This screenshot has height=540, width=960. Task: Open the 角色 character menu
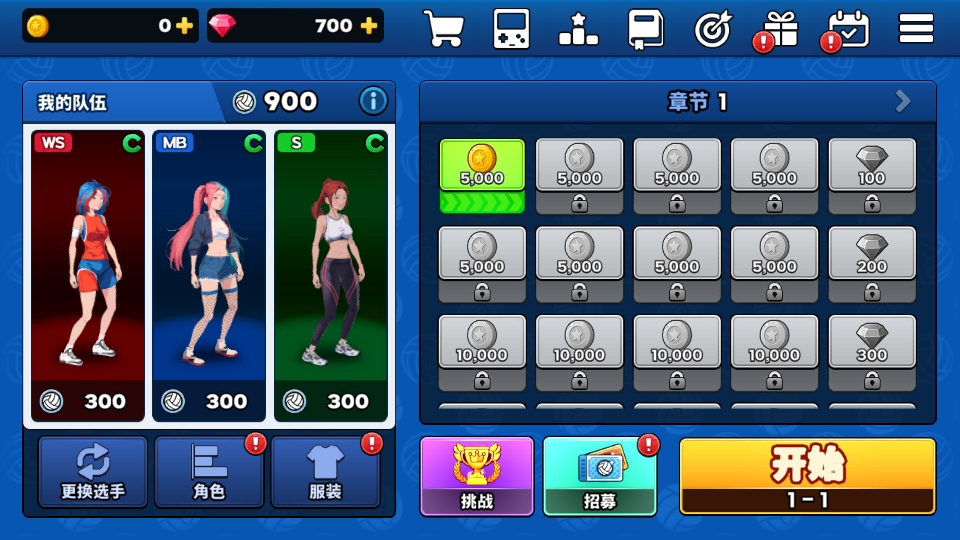coord(209,472)
